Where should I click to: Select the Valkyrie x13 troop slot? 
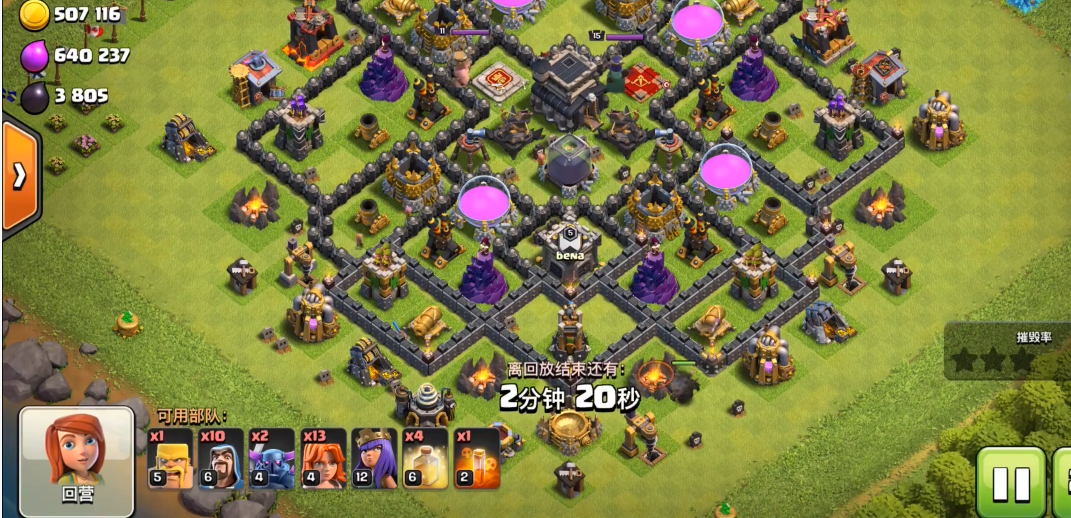323,458
